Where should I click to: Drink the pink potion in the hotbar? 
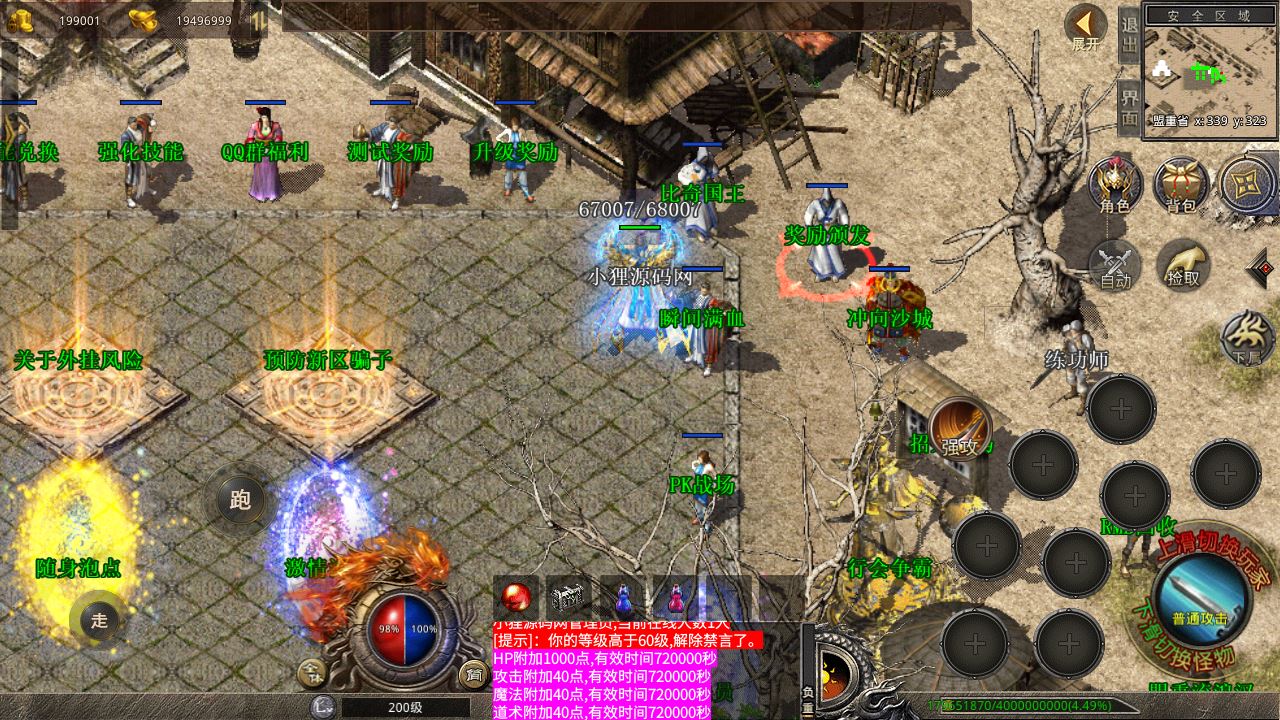(676, 598)
